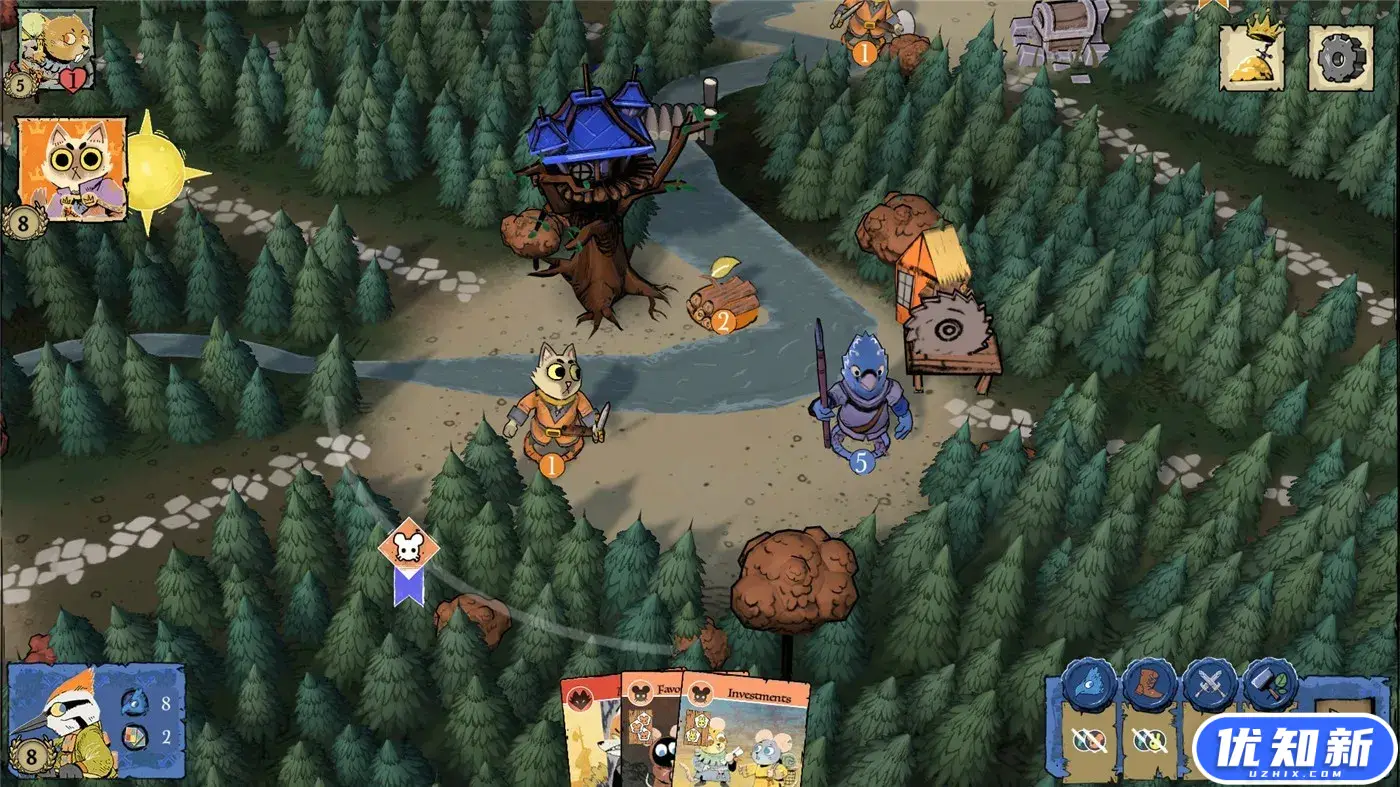Open the Eyrie bird faction panel
Viewport: 1400px width, 787px height.
pyautogui.click(x=95, y=720)
